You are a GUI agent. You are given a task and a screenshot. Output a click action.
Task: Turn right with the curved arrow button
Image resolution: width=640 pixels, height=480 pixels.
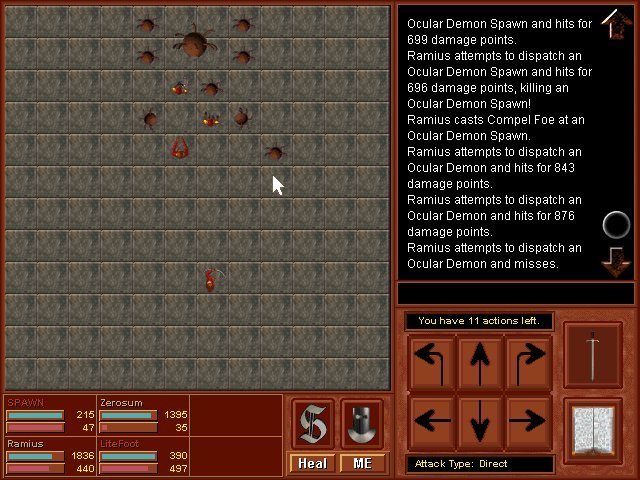pyautogui.click(x=528, y=362)
